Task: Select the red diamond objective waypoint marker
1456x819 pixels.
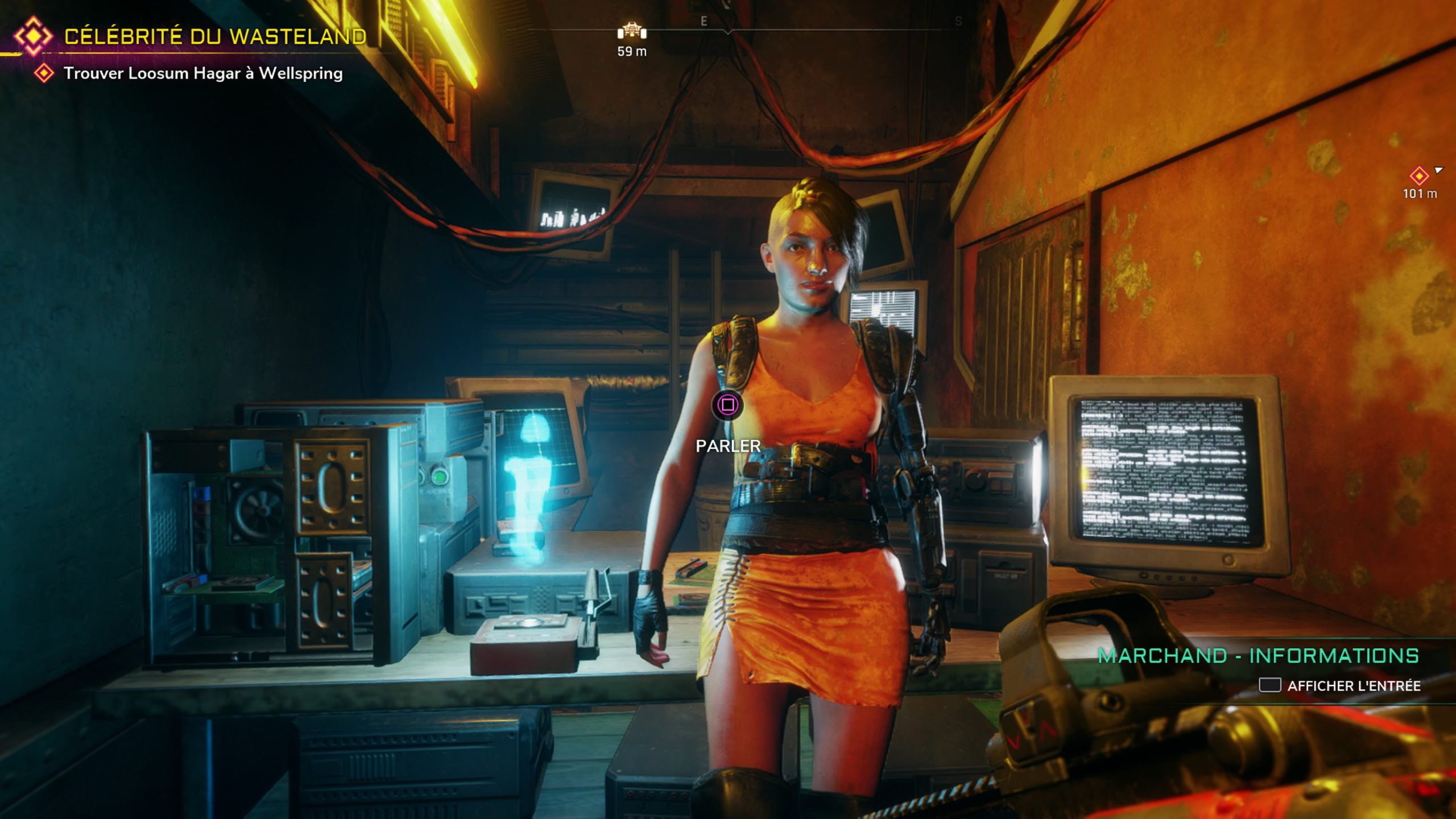Action: coord(1419,176)
